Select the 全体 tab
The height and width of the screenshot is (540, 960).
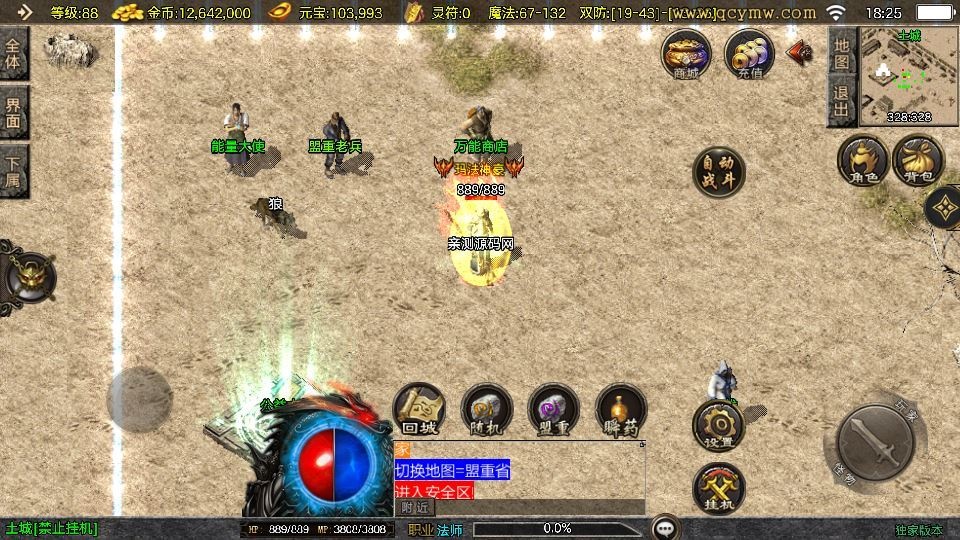point(14,54)
